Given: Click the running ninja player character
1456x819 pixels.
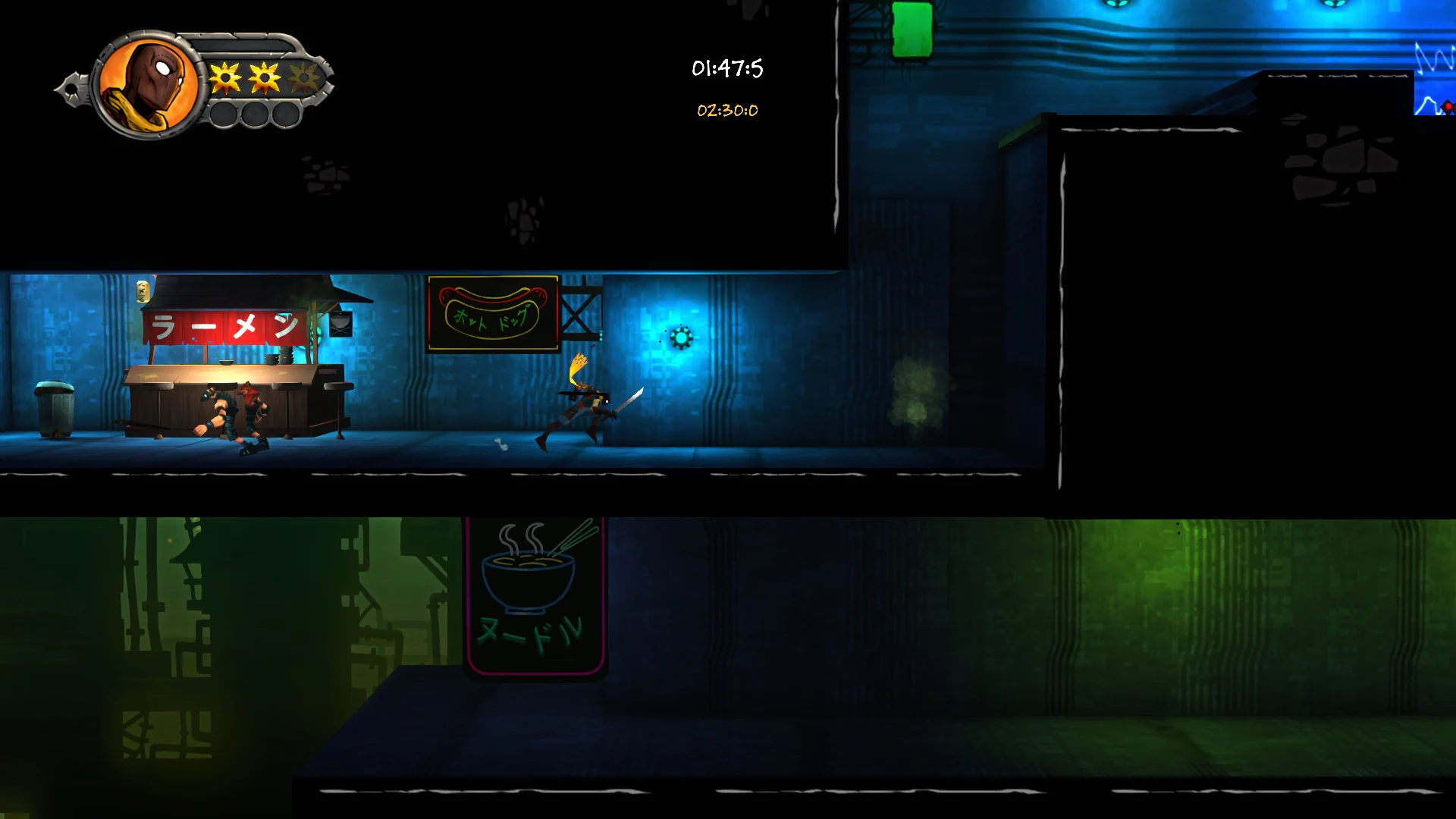Looking at the screenshot, I should pos(588,402).
